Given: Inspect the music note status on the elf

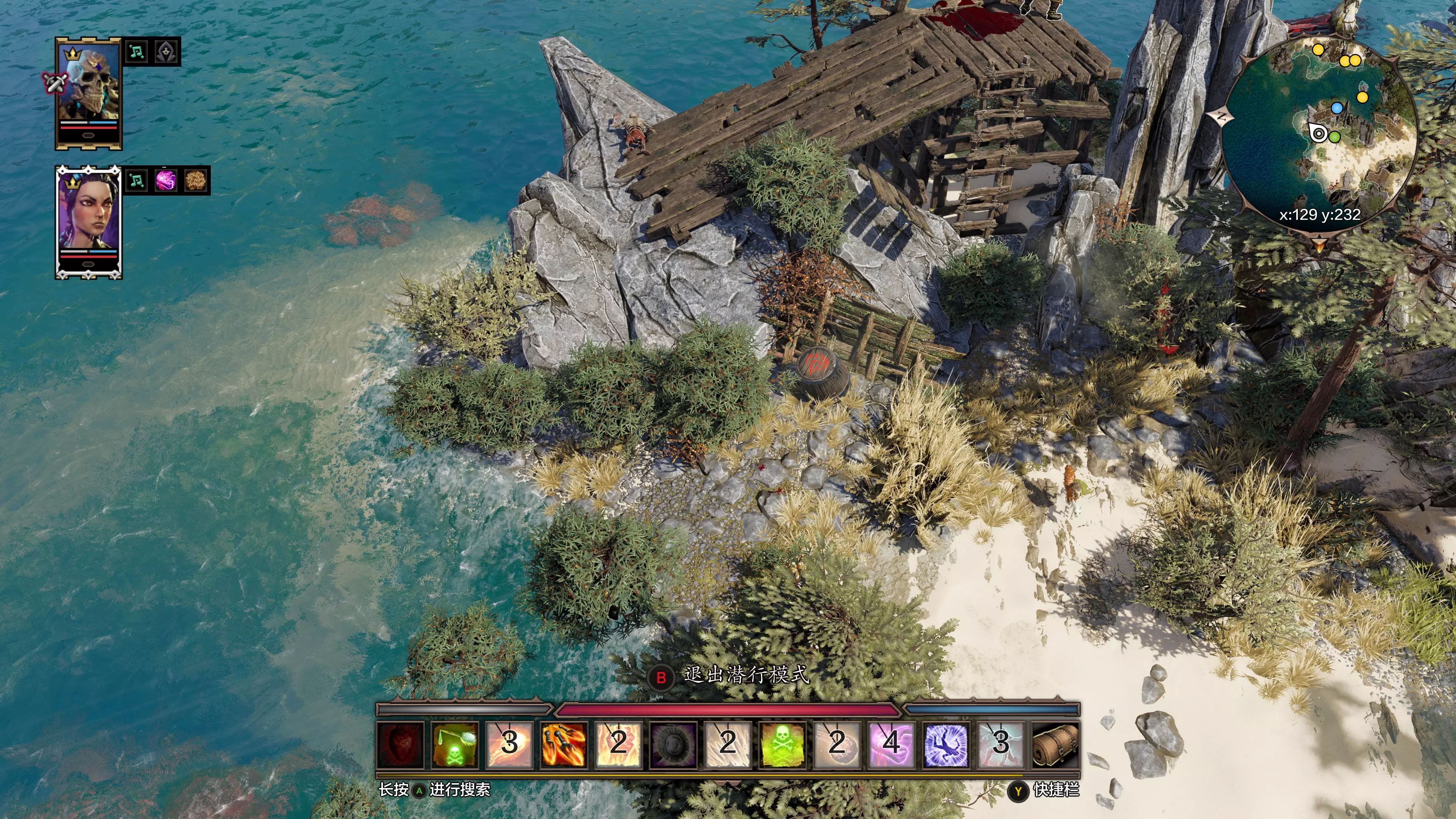Looking at the screenshot, I should click(x=136, y=181).
